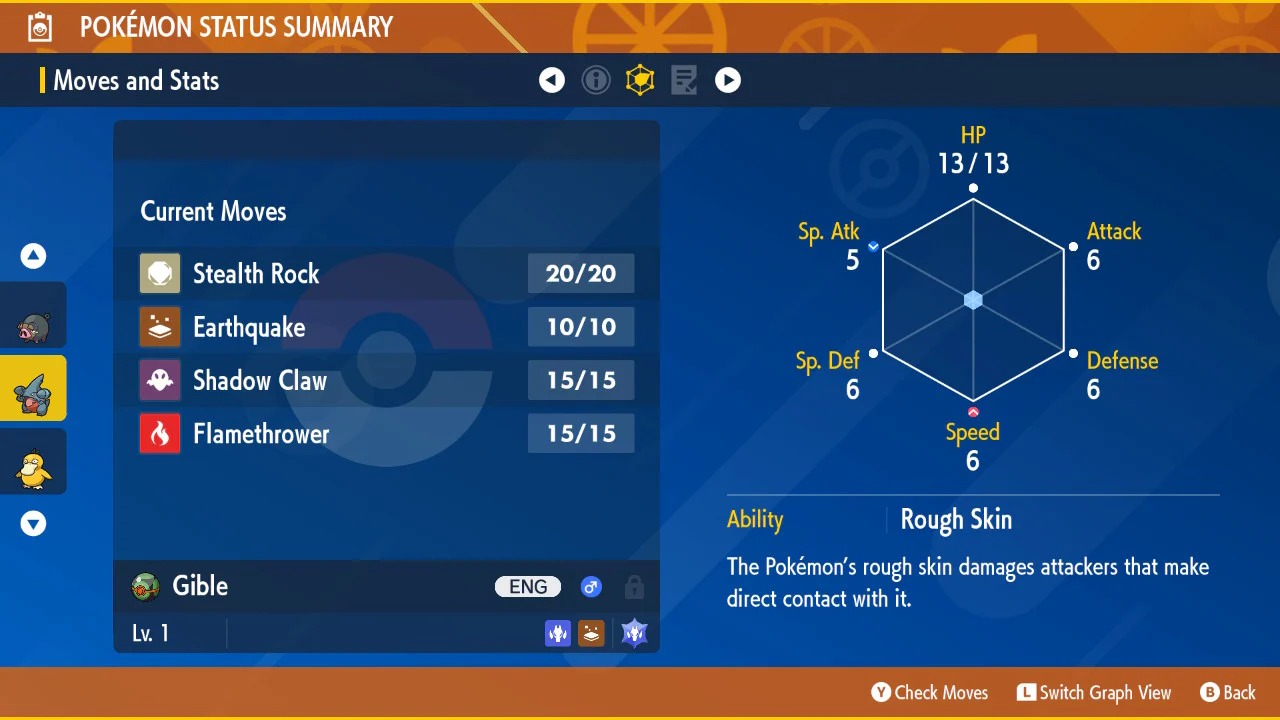
Task: Move down the party with down arrow
Action: coord(33,523)
